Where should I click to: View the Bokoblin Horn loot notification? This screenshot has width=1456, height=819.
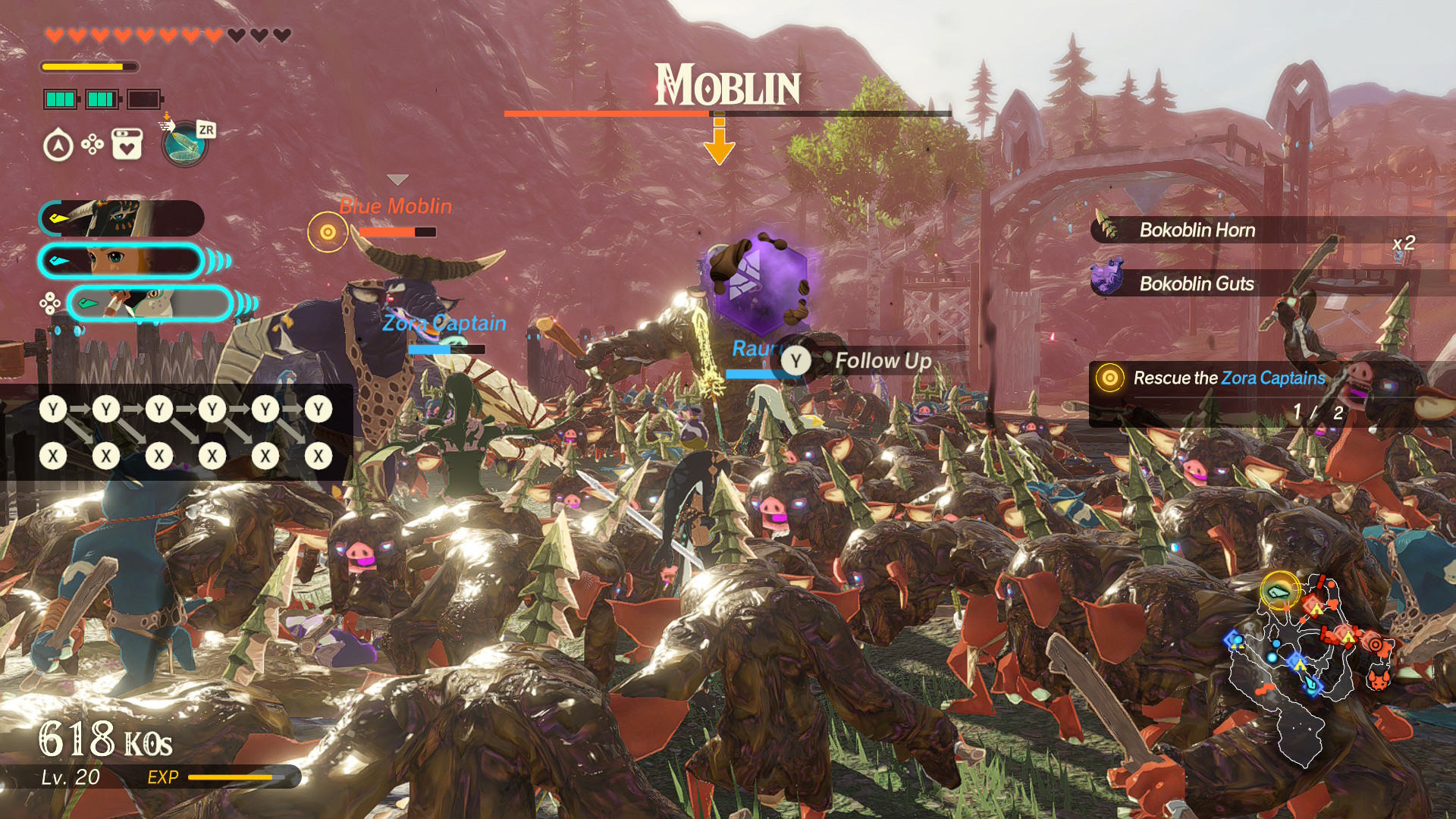click(1197, 230)
